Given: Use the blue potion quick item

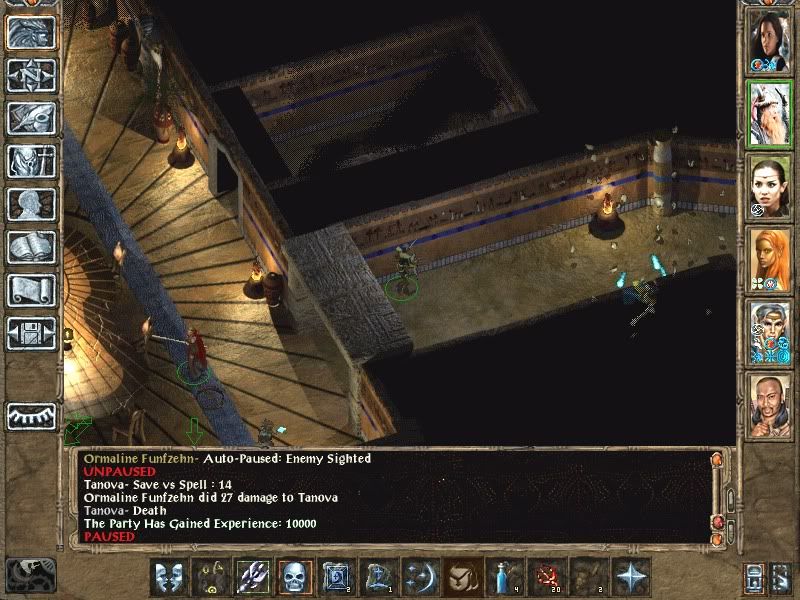Looking at the screenshot, I should coord(505,577).
